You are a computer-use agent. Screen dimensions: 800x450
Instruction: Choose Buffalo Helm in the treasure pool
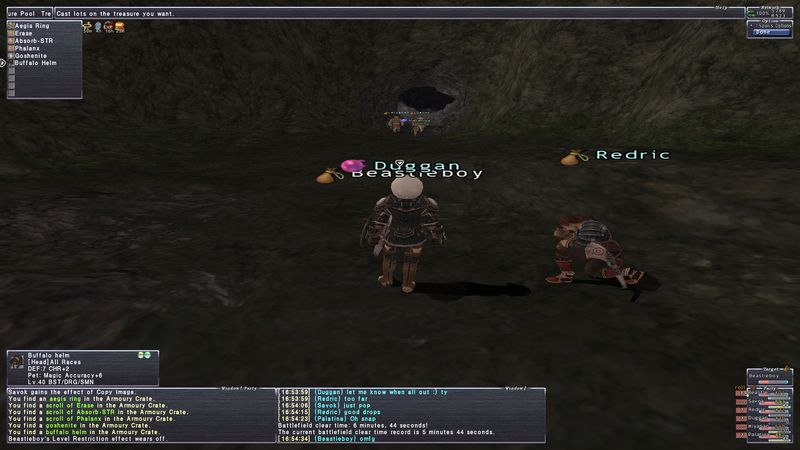click(x=35, y=62)
